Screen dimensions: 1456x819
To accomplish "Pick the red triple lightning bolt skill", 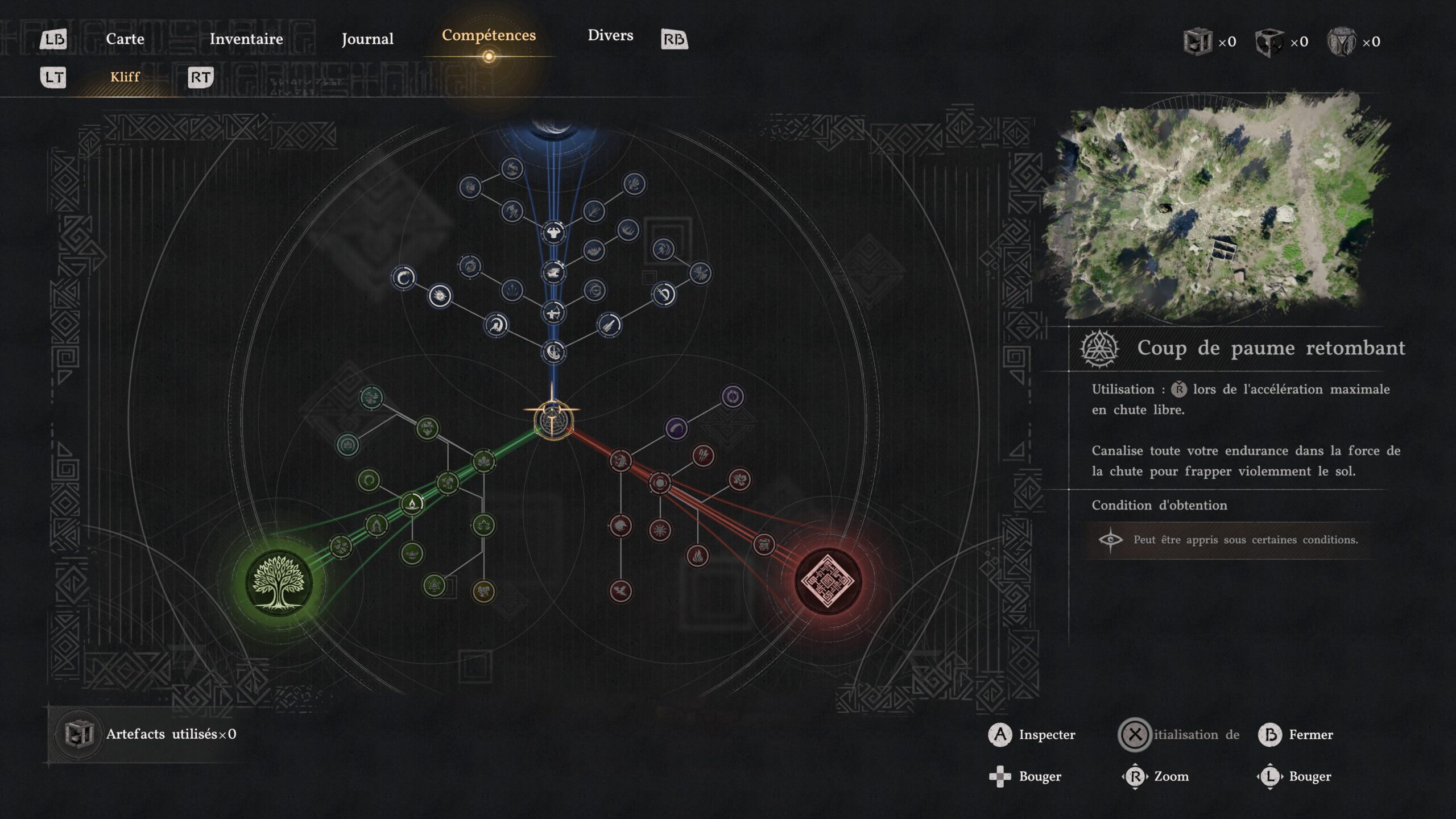I will [703, 456].
